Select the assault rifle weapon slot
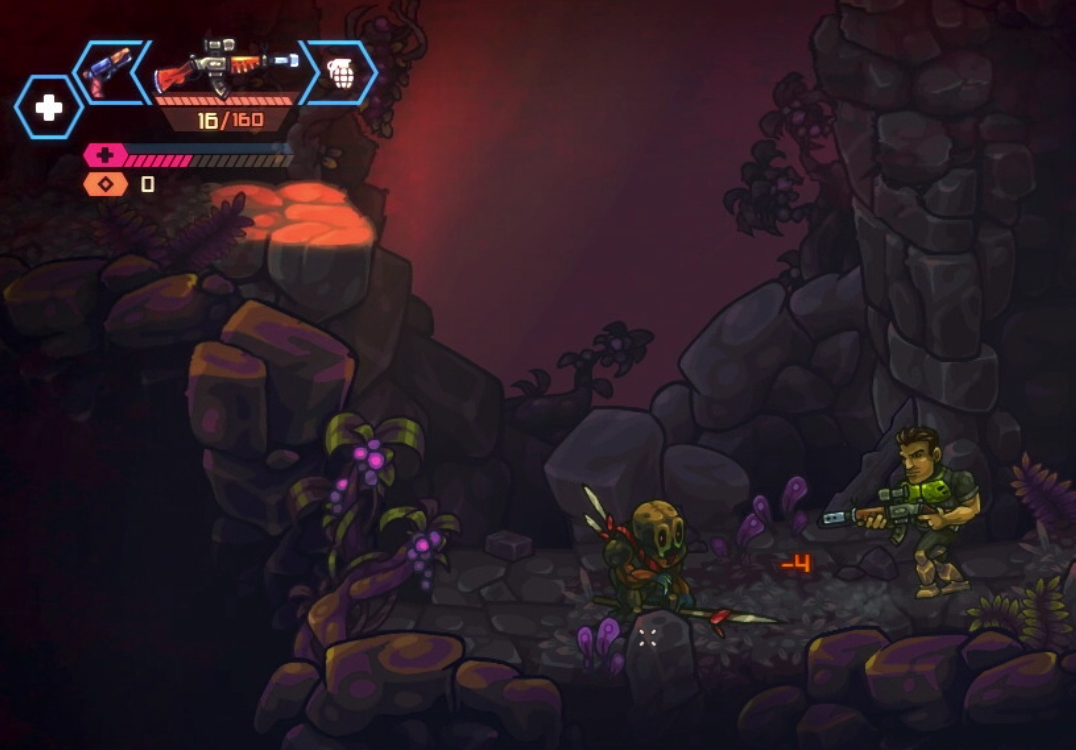 point(227,66)
